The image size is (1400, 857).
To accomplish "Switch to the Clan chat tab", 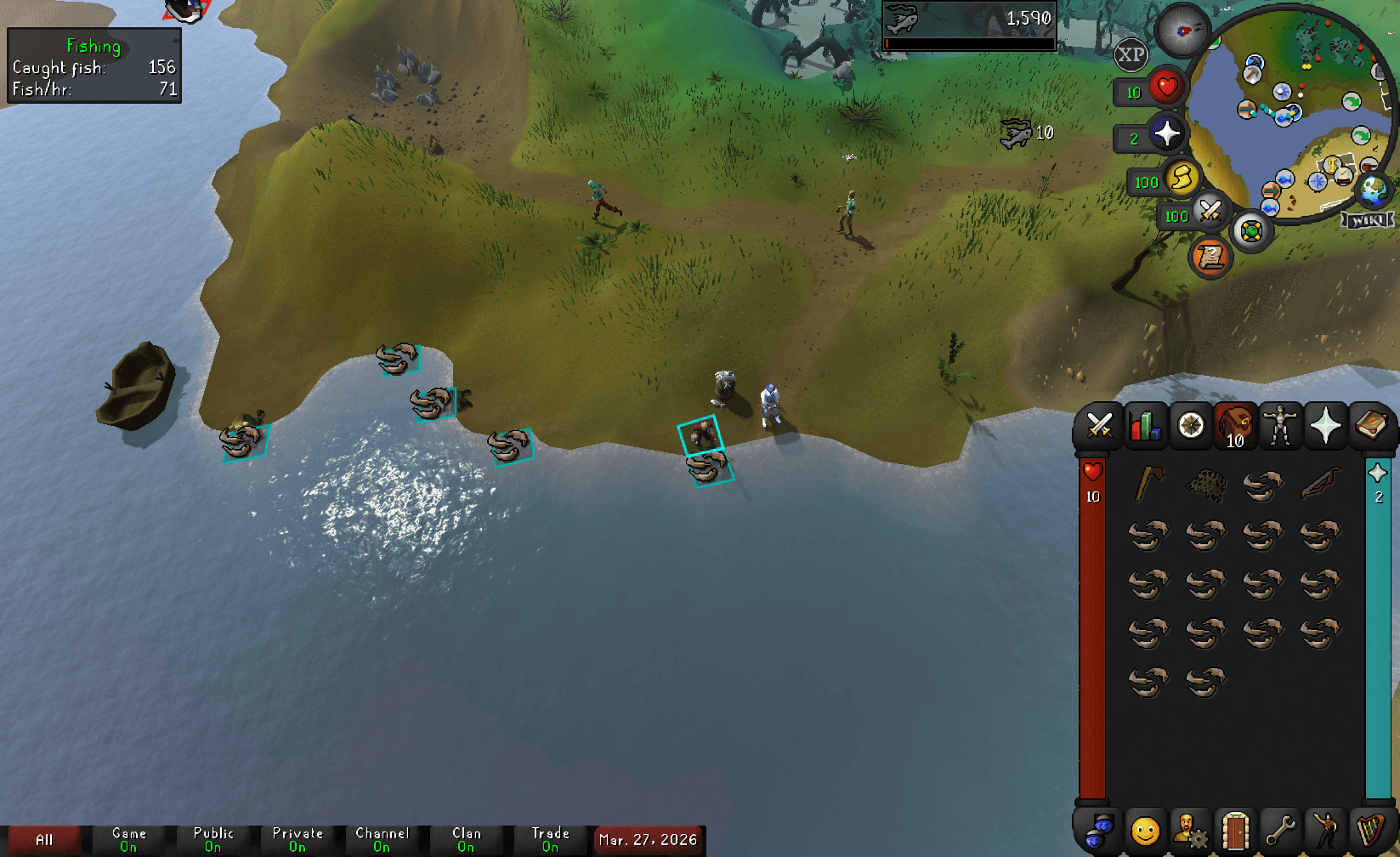I will [x=466, y=837].
